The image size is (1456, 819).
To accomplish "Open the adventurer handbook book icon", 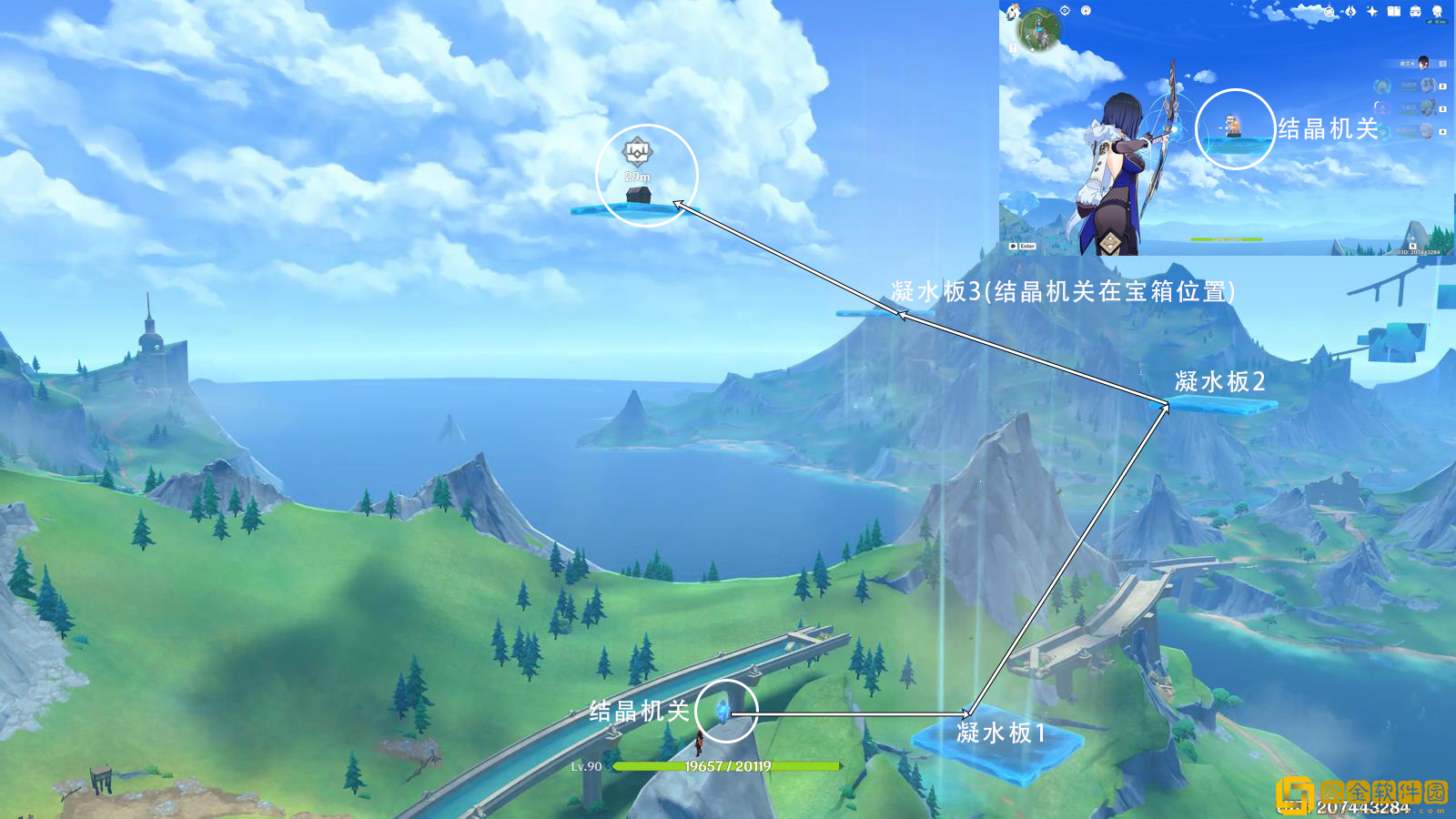I will (x=1393, y=11).
